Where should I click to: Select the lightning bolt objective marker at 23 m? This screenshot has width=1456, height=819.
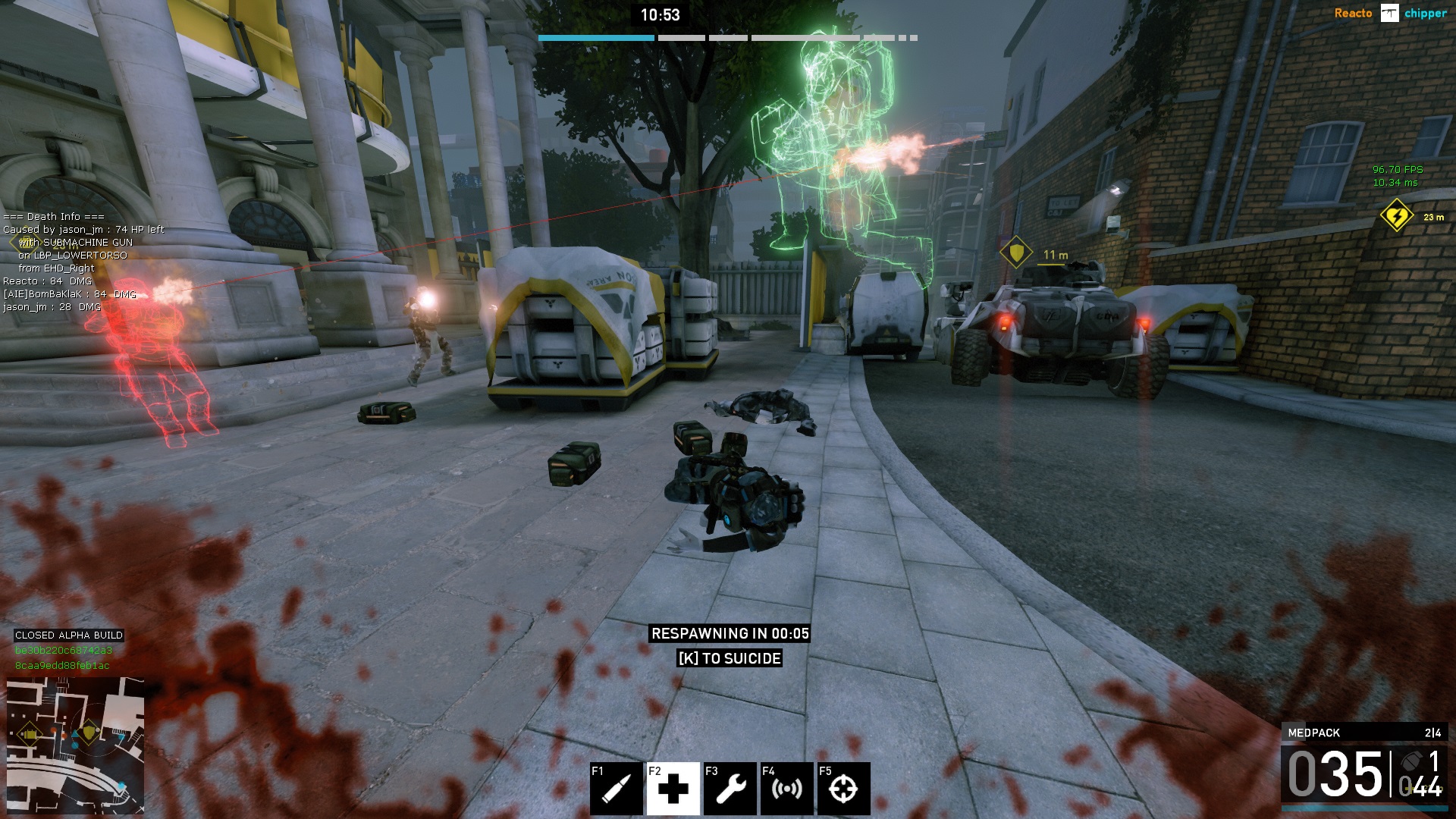(1396, 216)
